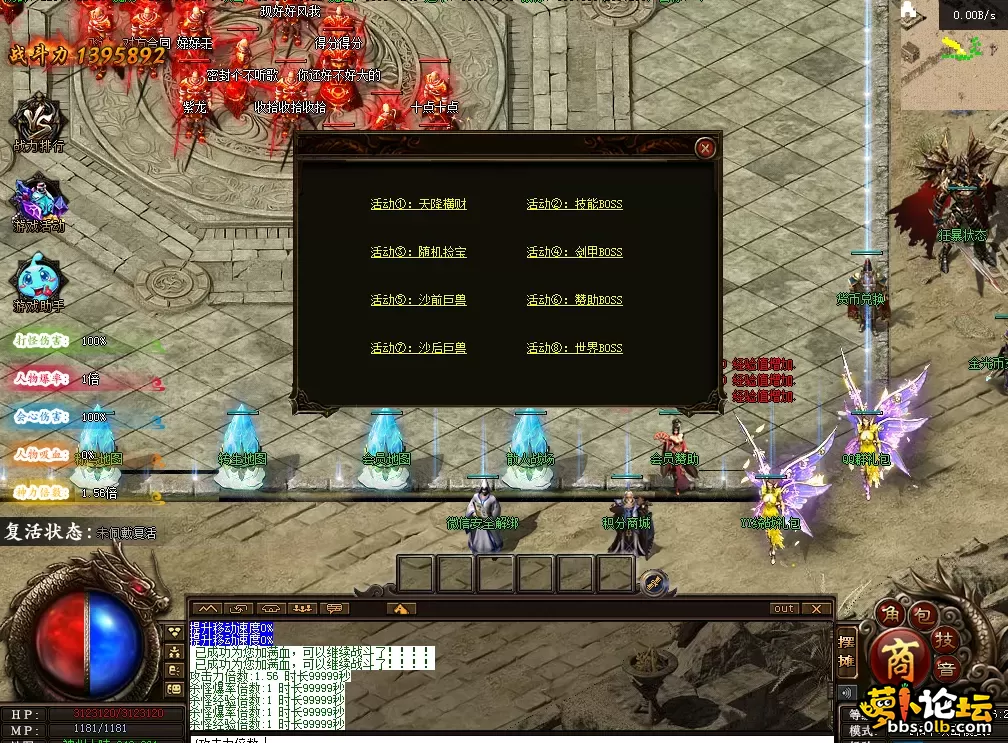Image resolution: width=1008 pixels, height=743 pixels.
Task: Choose activity 3 随机拾宝
Action: pyautogui.click(x=418, y=252)
